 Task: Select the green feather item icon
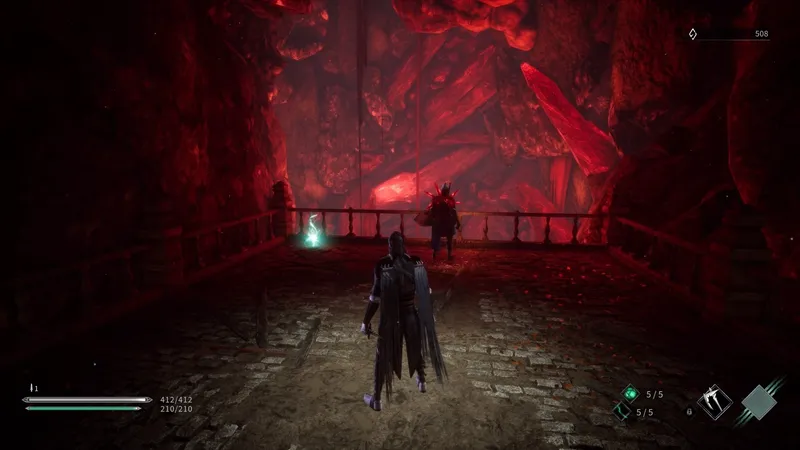tap(620, 411)
